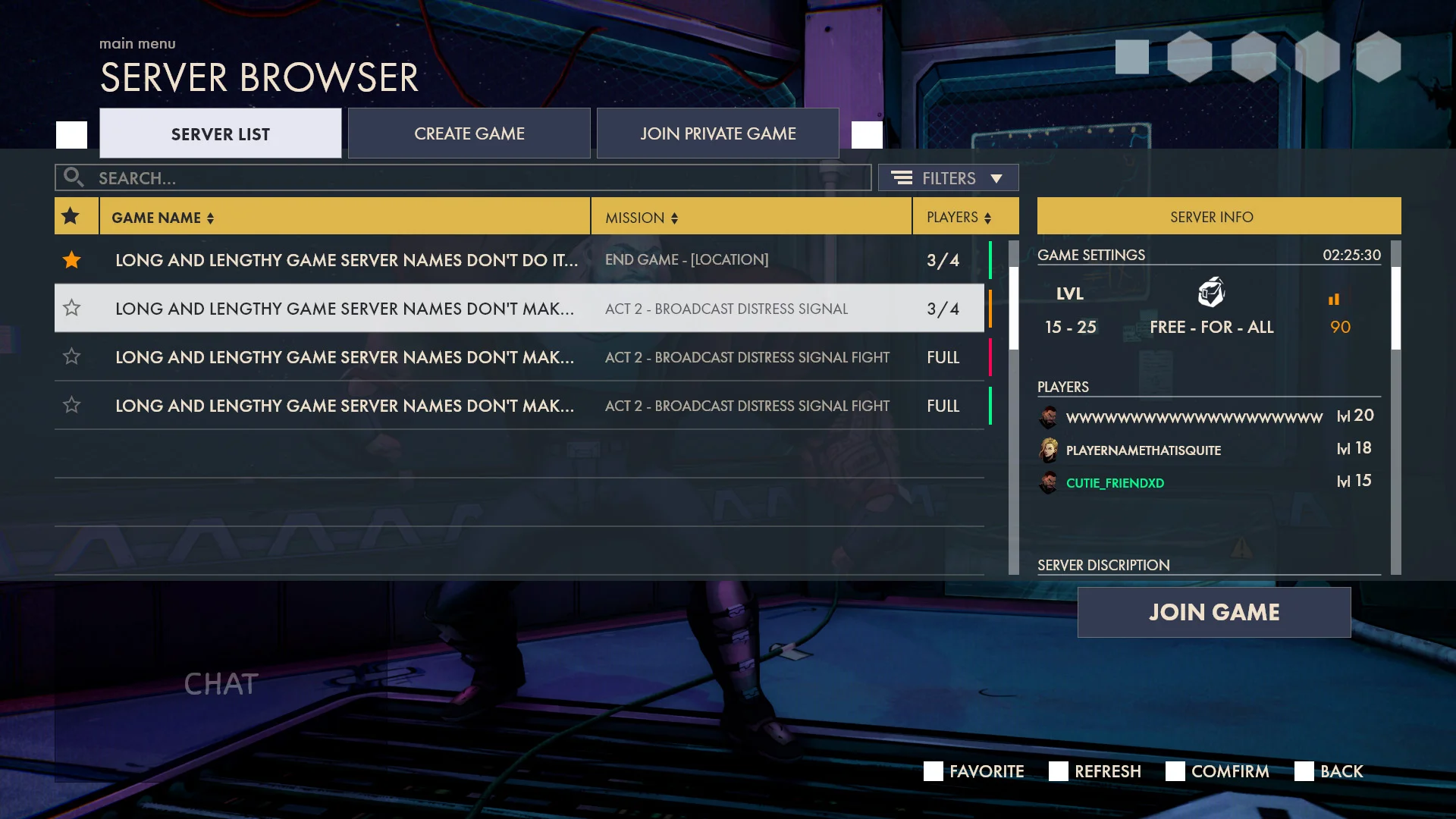Toggle the FAVORITE checkbox at bottom bar
1456x819 pixels.
point(932,771)
